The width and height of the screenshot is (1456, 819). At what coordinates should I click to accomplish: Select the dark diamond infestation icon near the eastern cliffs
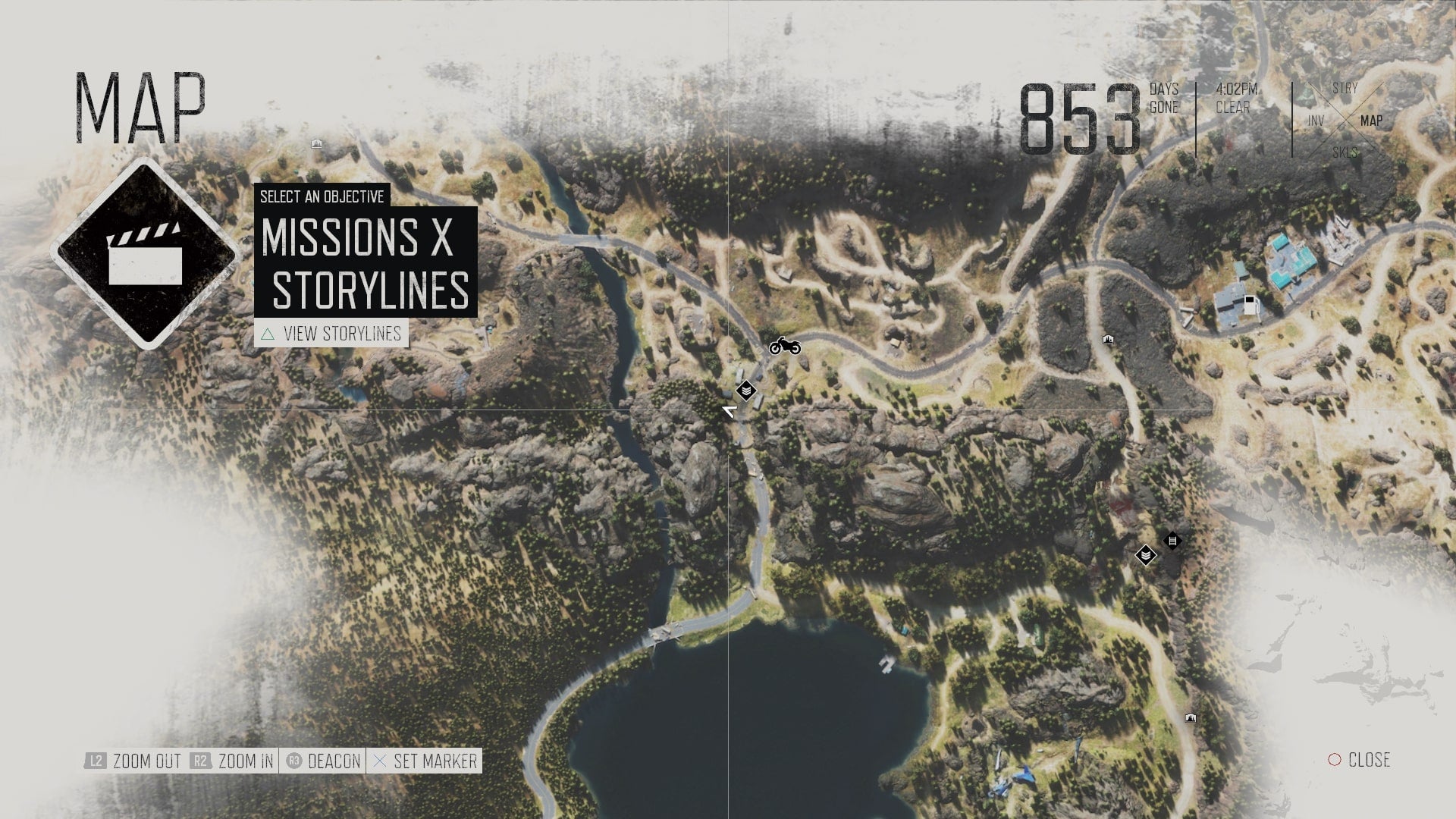click(x=1173, y=540)
